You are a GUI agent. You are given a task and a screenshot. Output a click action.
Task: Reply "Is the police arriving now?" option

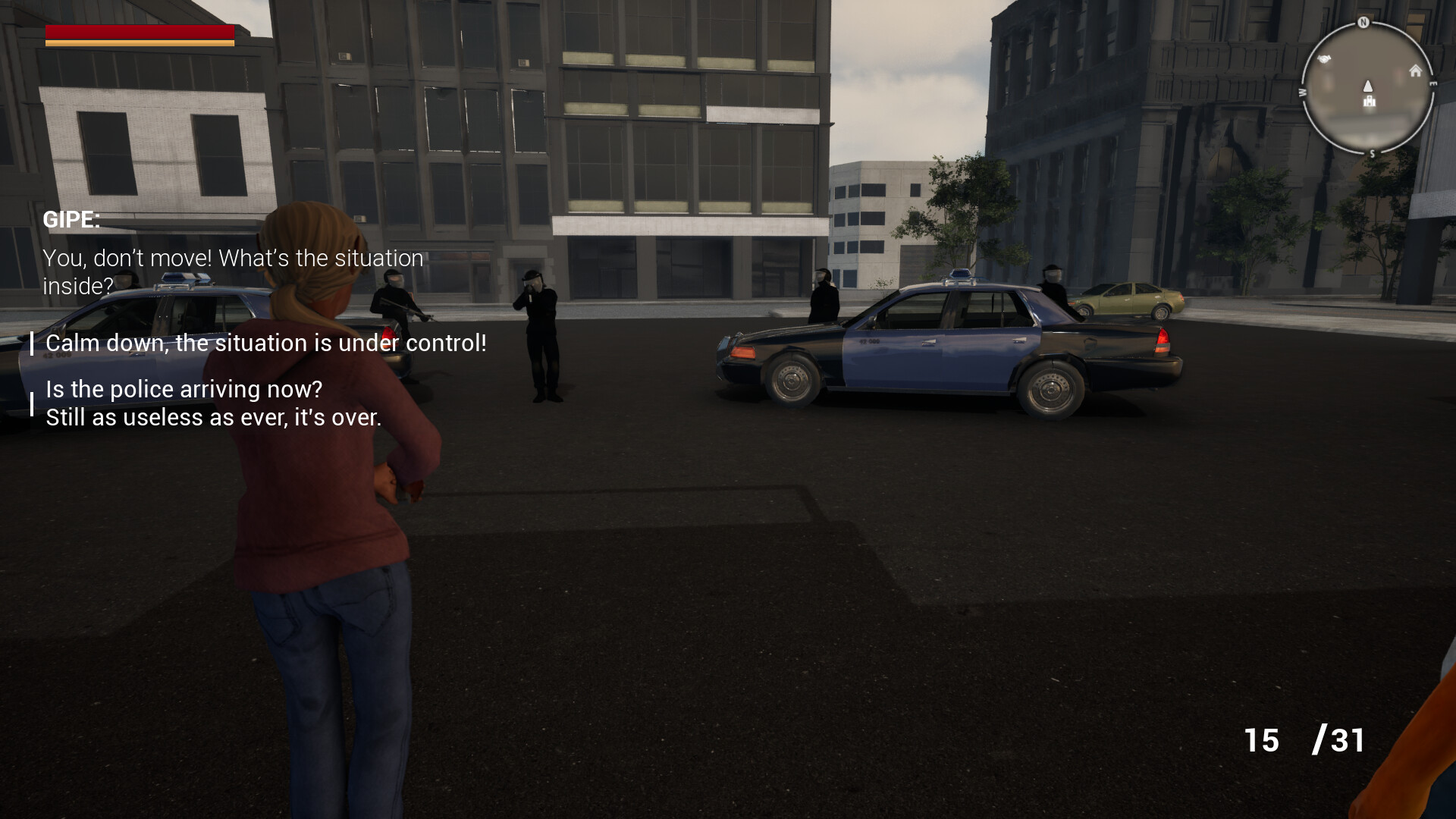click(213, 403)
